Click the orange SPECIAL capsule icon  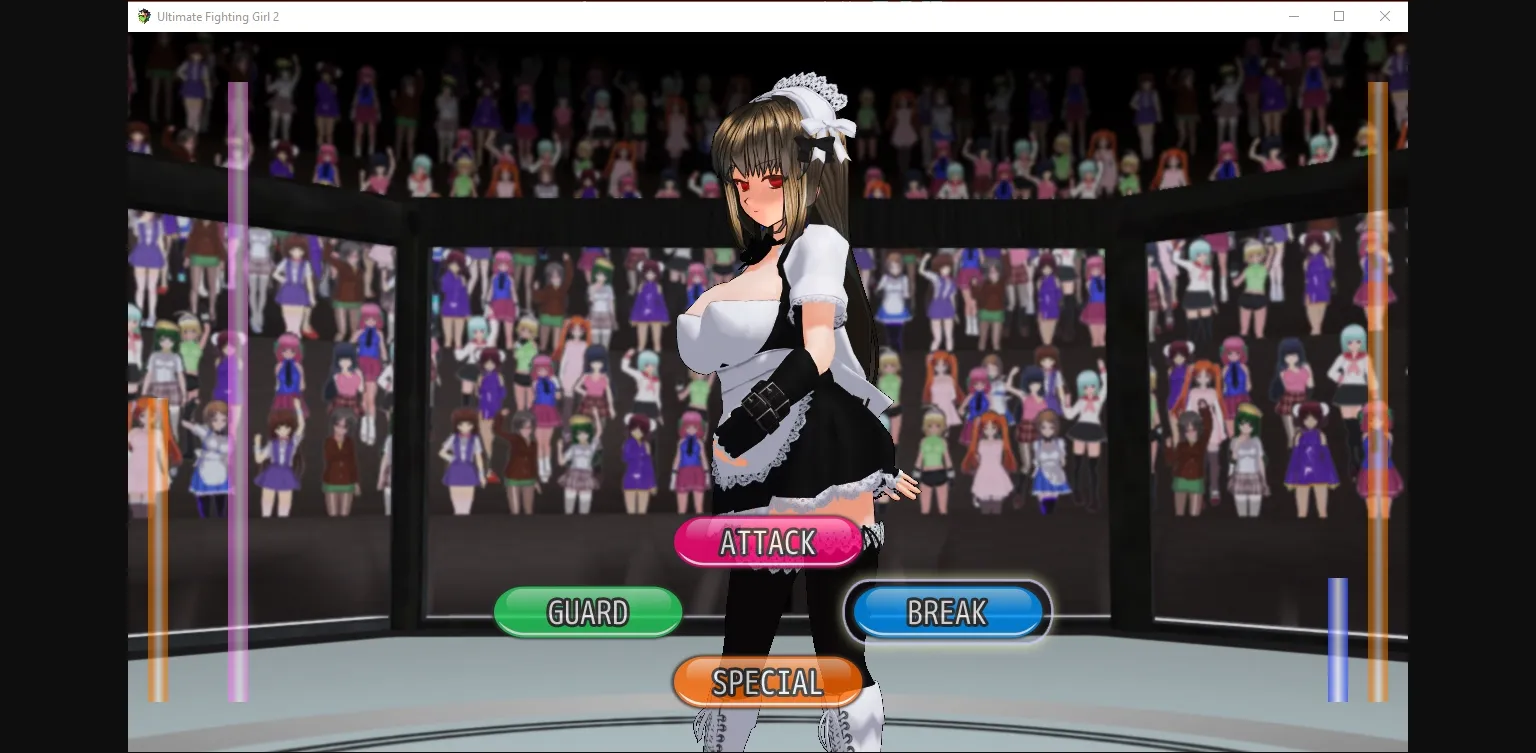(767, 681)
